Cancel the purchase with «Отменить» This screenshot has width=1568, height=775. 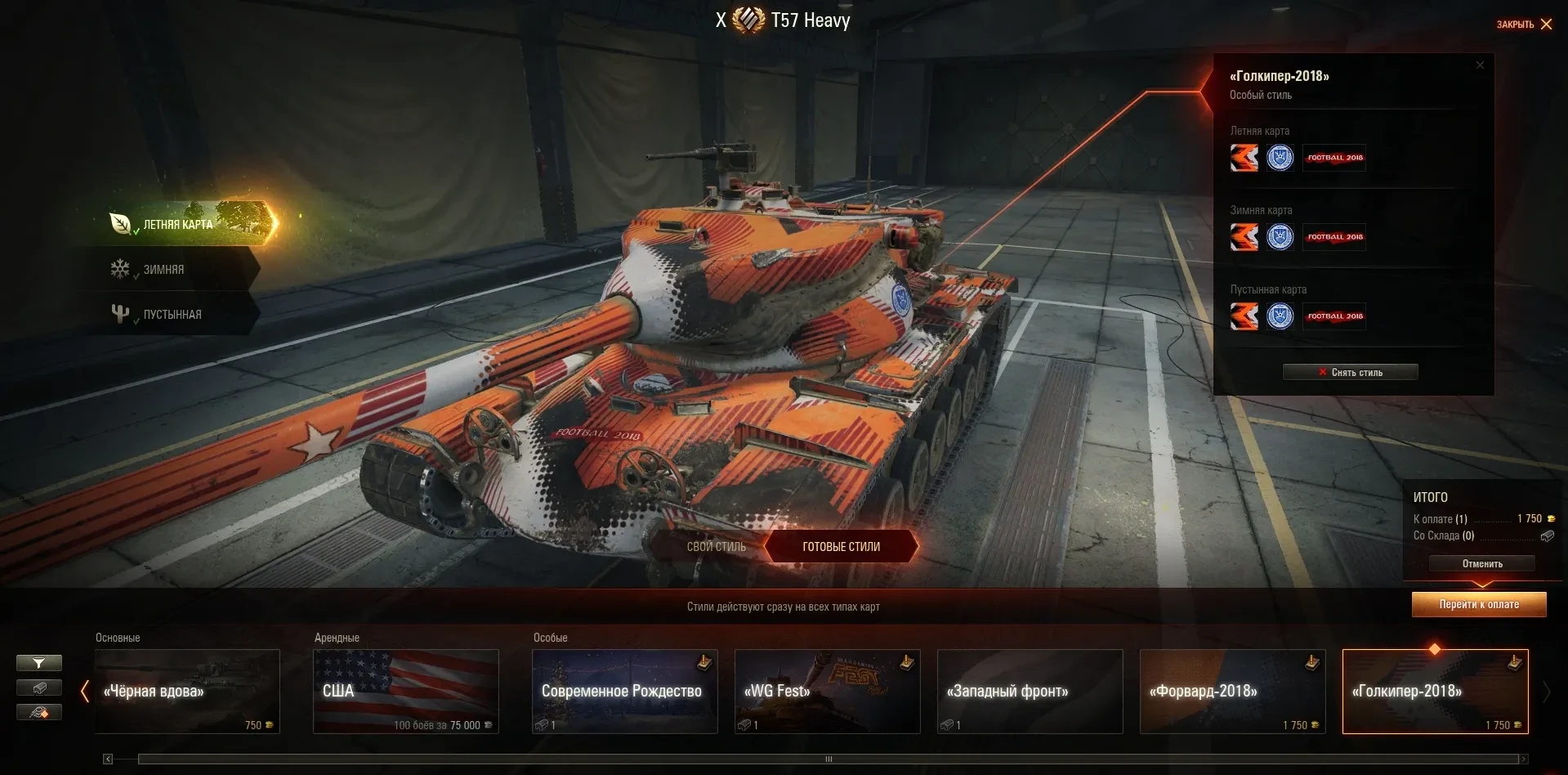(x=1481, y=564)
